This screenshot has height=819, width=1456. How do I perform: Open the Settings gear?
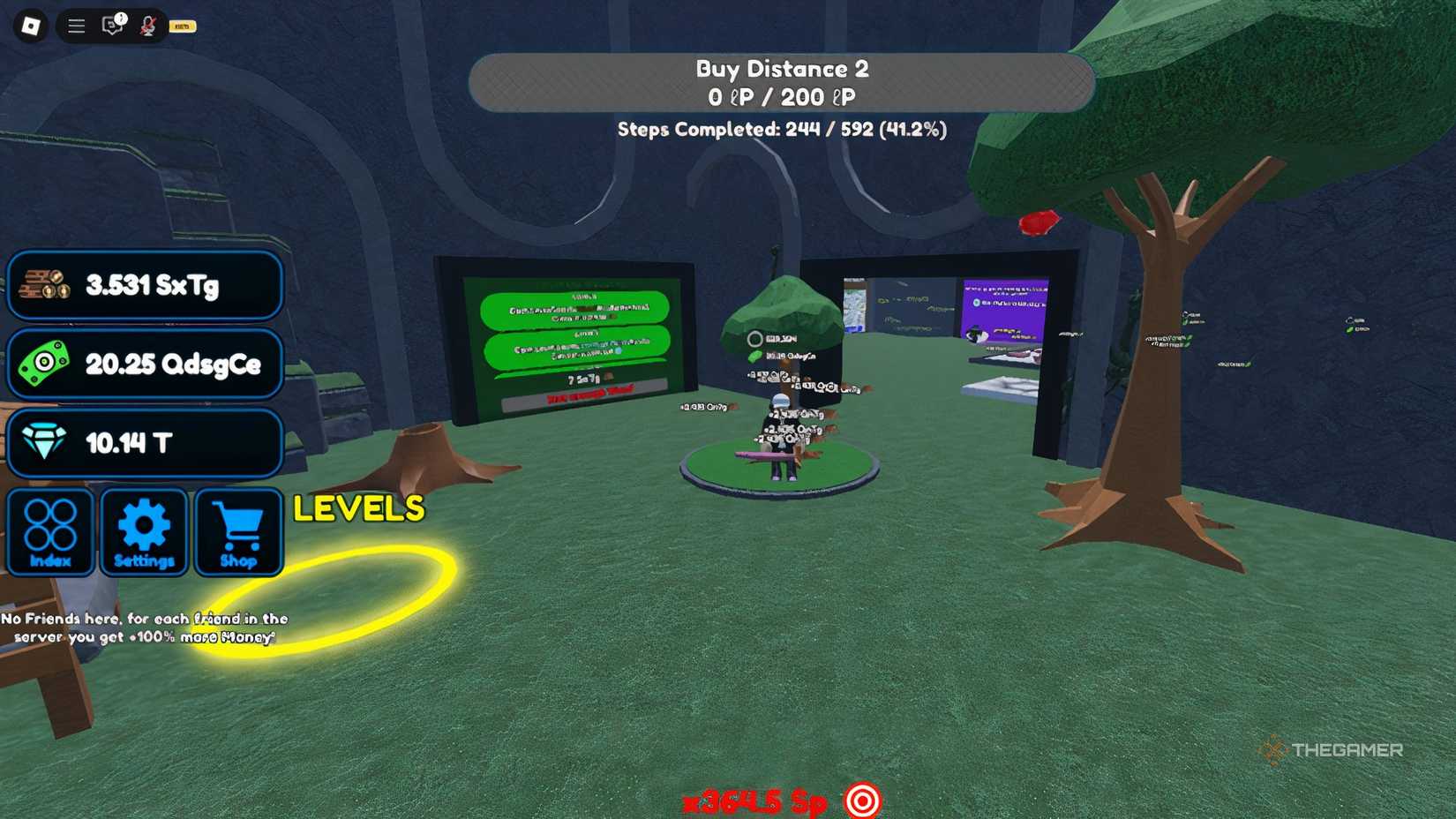[x=144, y=531]
